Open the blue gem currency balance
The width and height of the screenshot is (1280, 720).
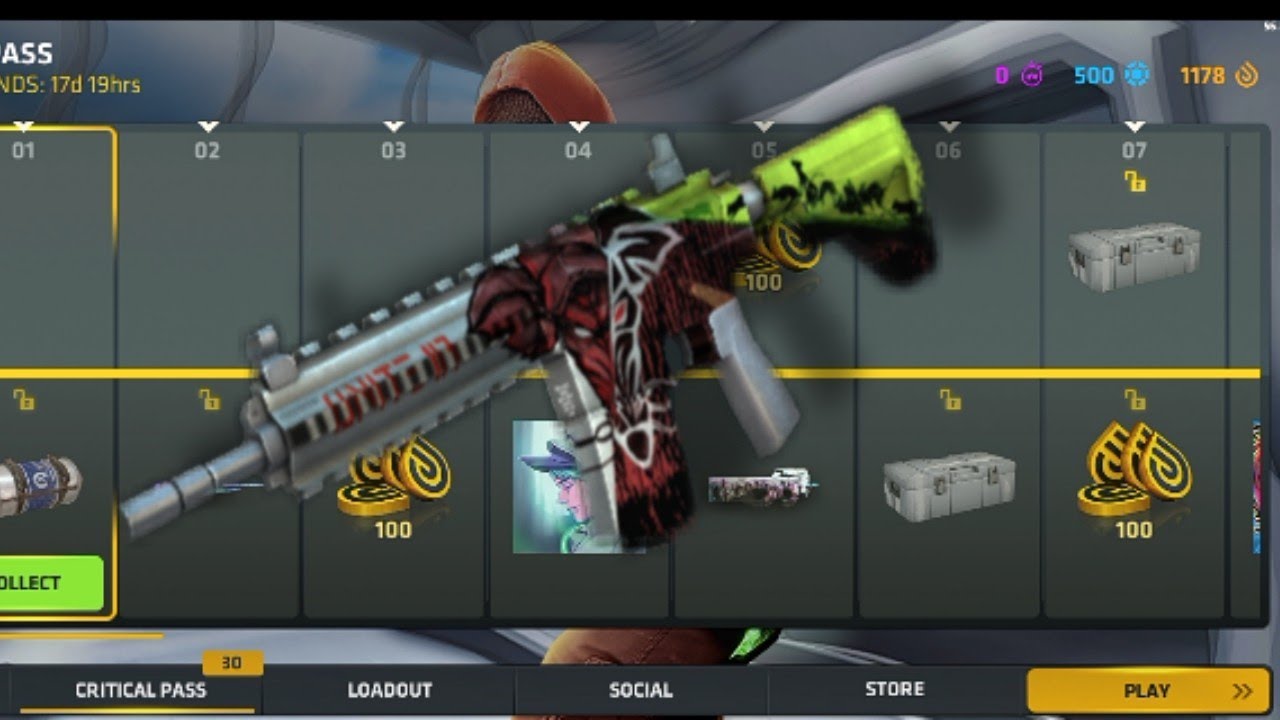[x=1111, y=76]
